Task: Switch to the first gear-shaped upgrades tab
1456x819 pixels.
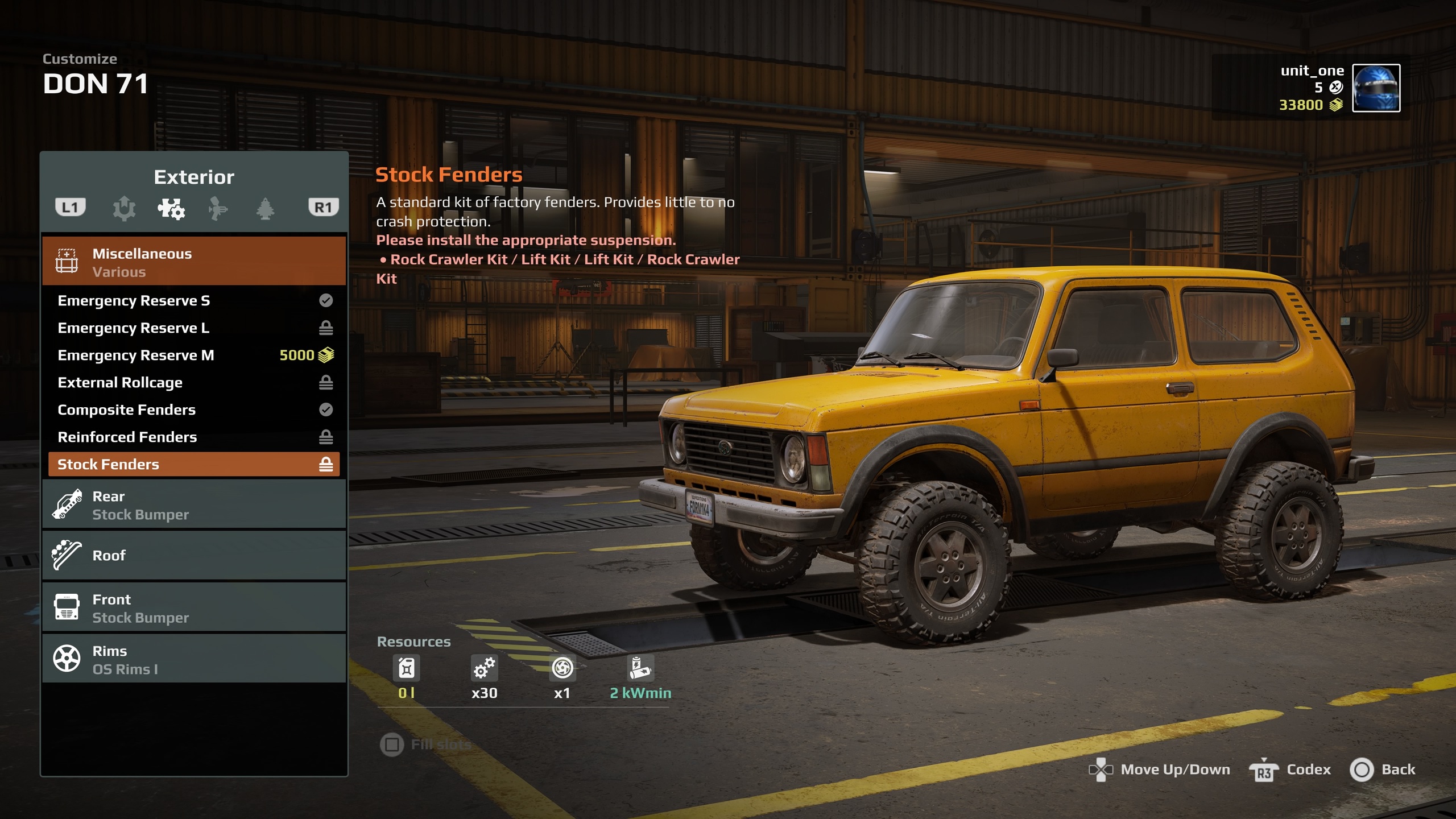Action: click(124, 208)
